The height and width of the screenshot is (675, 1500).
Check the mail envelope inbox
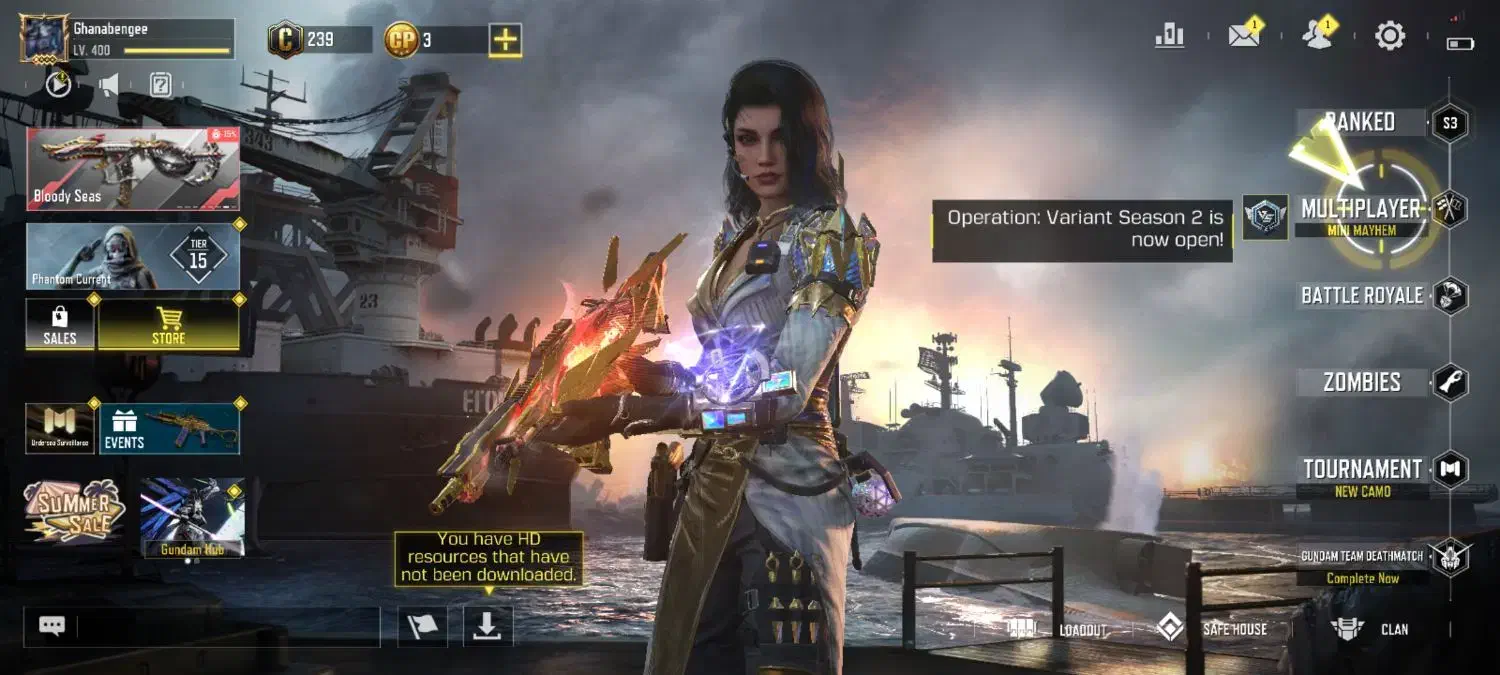(1244, 36)
